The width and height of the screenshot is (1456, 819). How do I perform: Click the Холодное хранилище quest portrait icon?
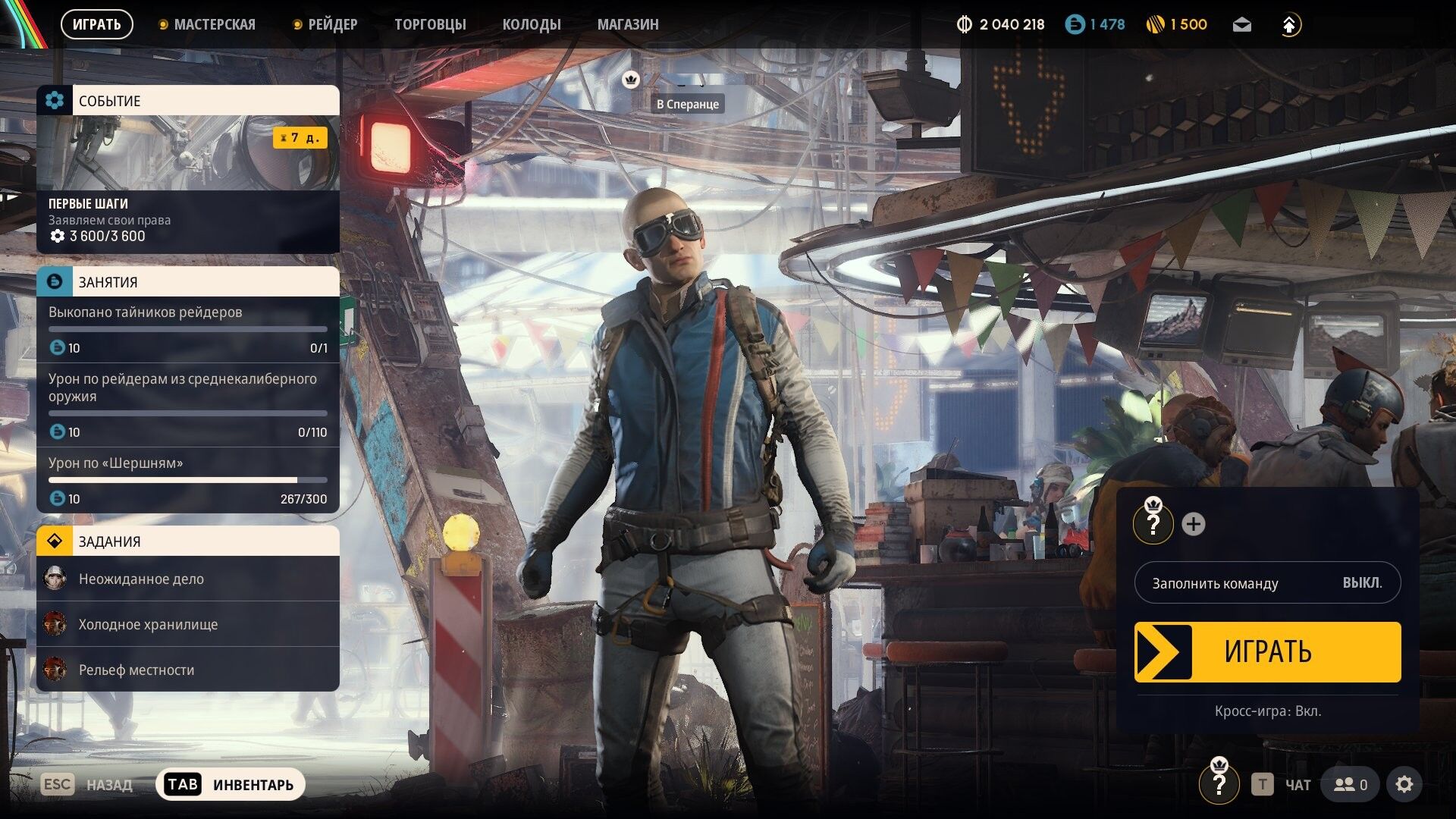54,624
